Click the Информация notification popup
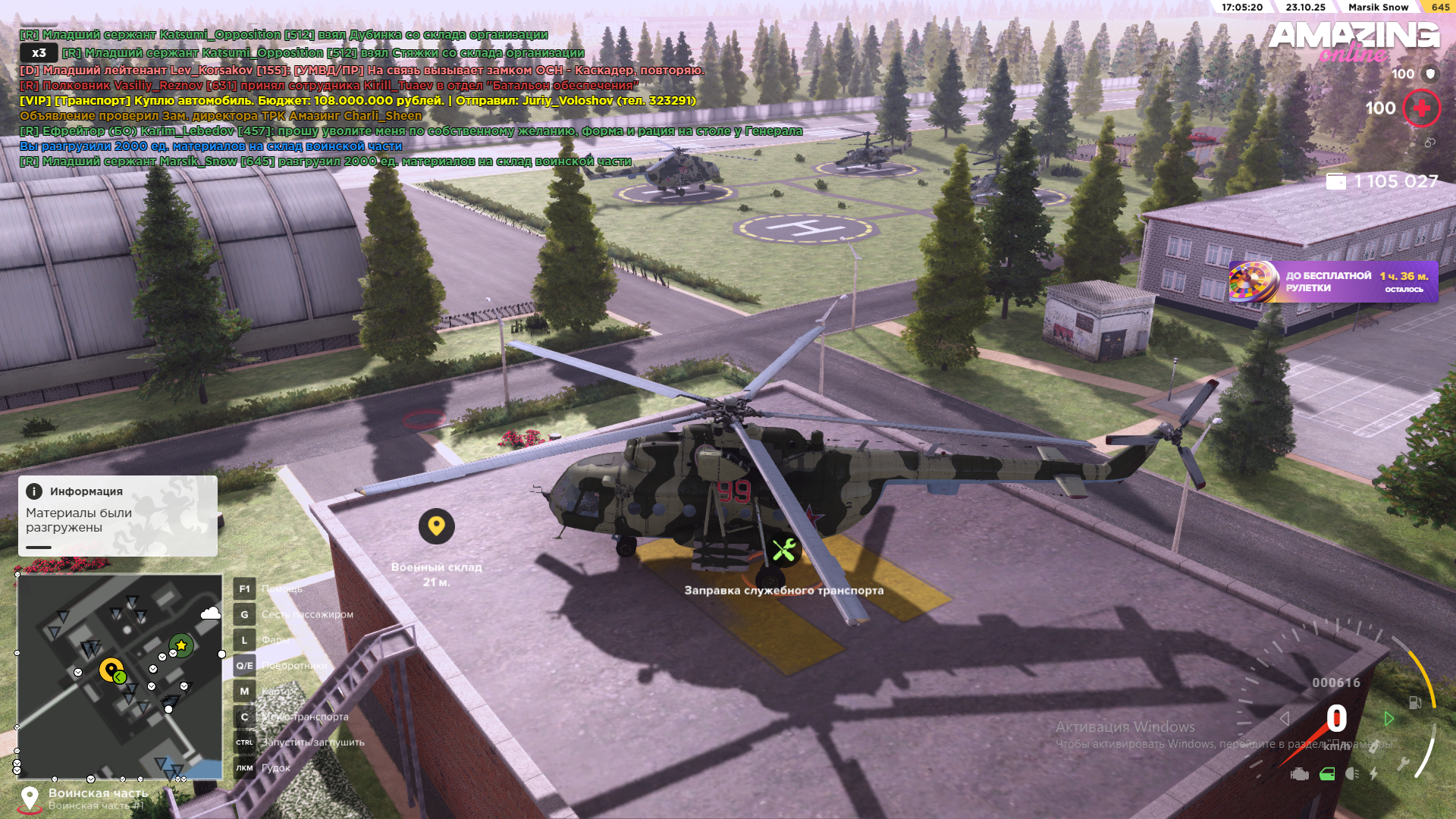Image resolution: width=1456 pixels, height=819 pixels. tap(118, 516)
